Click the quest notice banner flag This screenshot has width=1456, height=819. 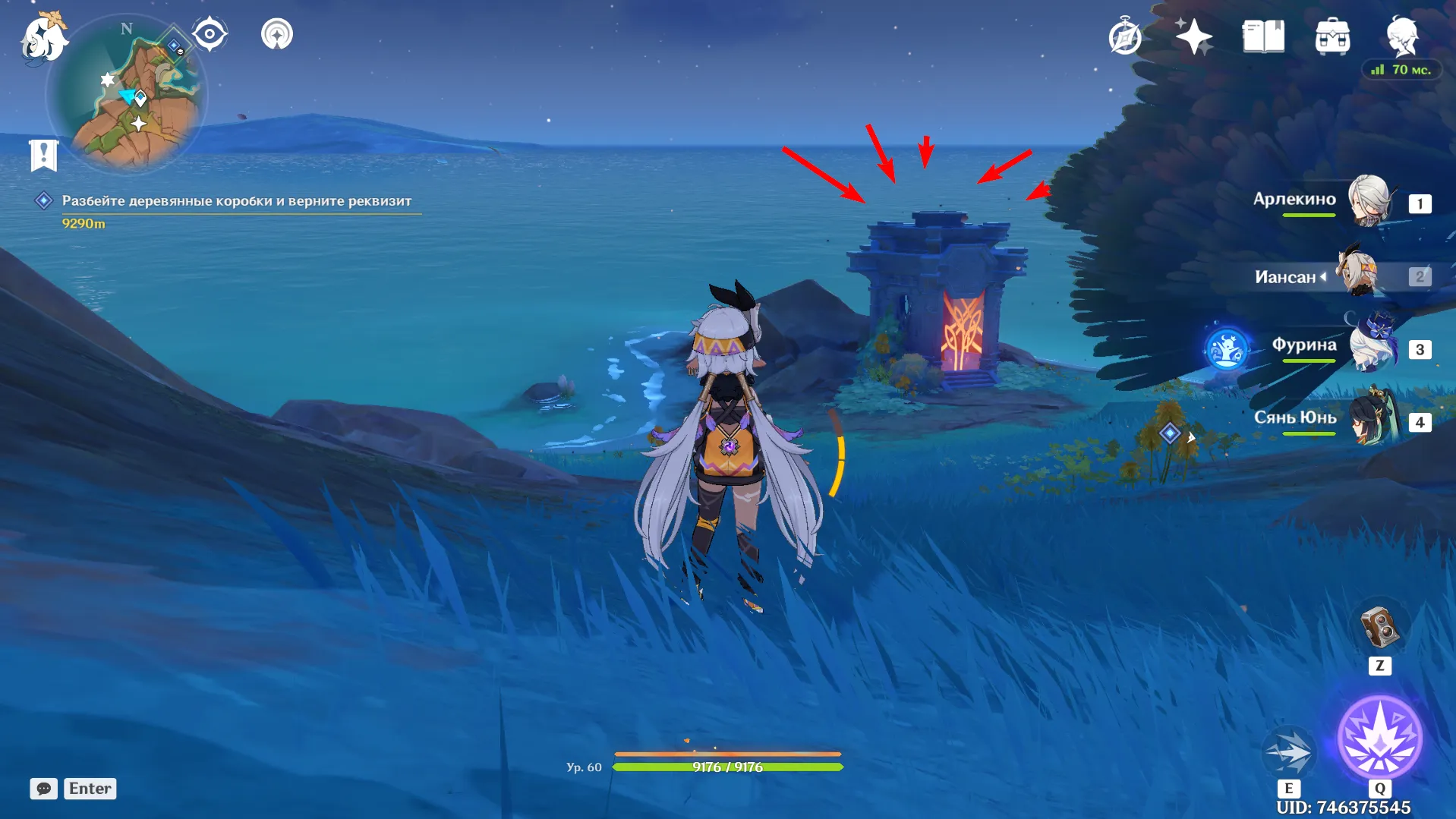click(45, 155)
